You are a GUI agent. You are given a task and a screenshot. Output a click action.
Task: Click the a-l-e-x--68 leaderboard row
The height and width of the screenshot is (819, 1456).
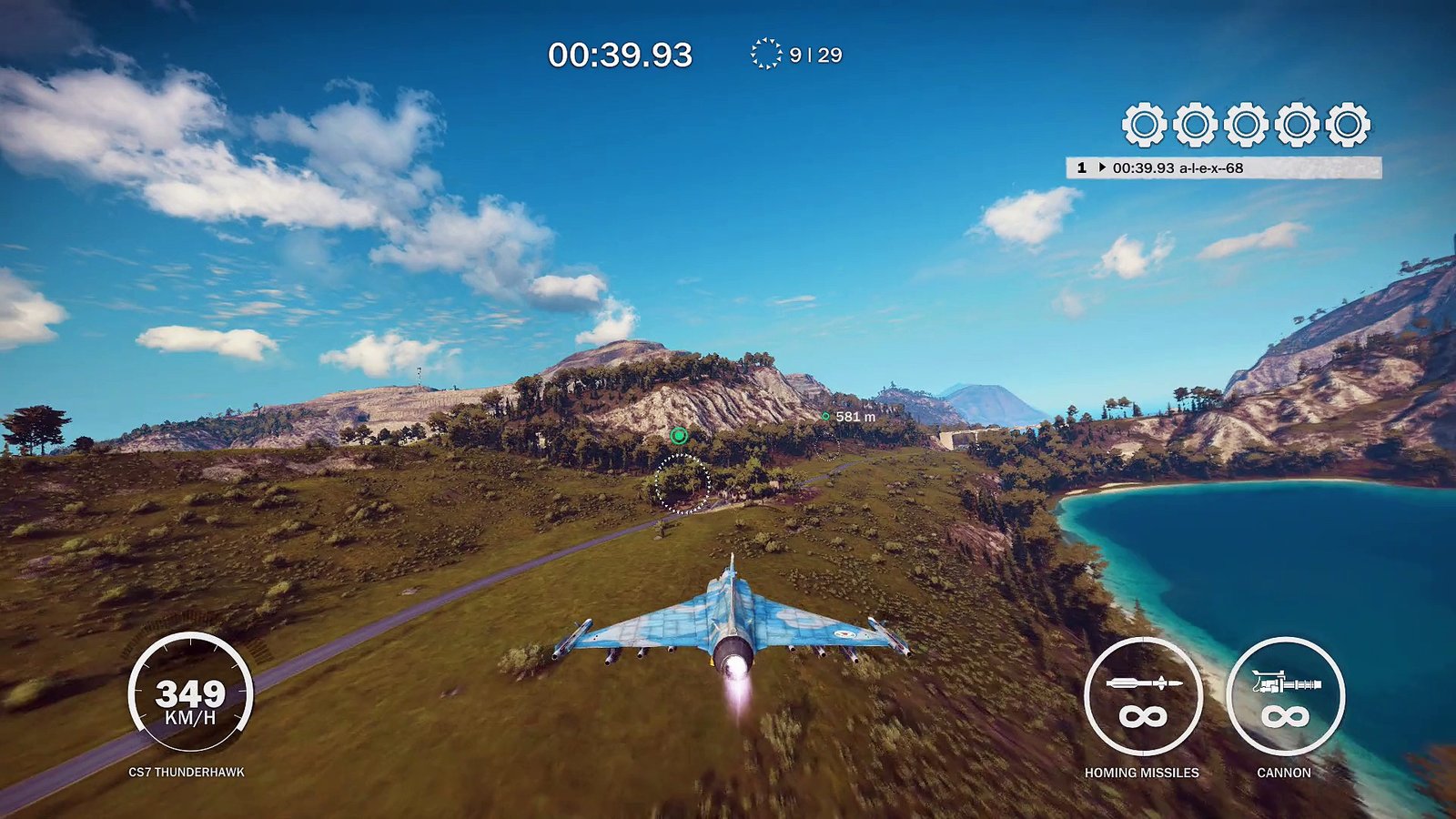coord(1223,167)
